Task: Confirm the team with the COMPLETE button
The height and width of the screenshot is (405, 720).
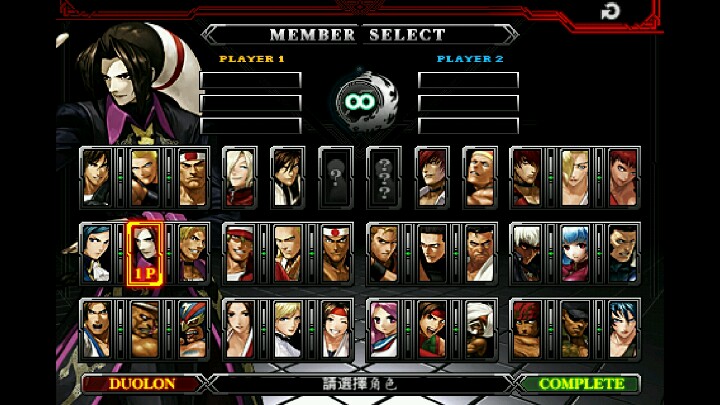Action: pos(581,384)
